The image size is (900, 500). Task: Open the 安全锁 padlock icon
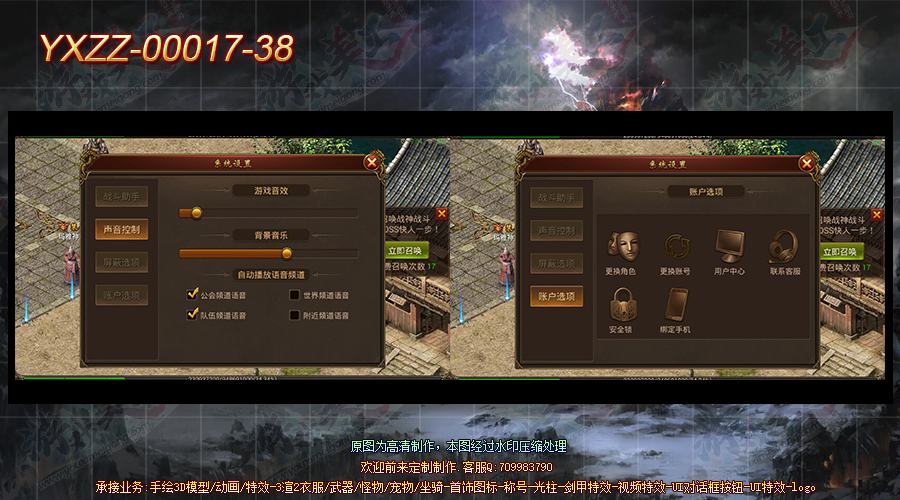pos(623,304)
